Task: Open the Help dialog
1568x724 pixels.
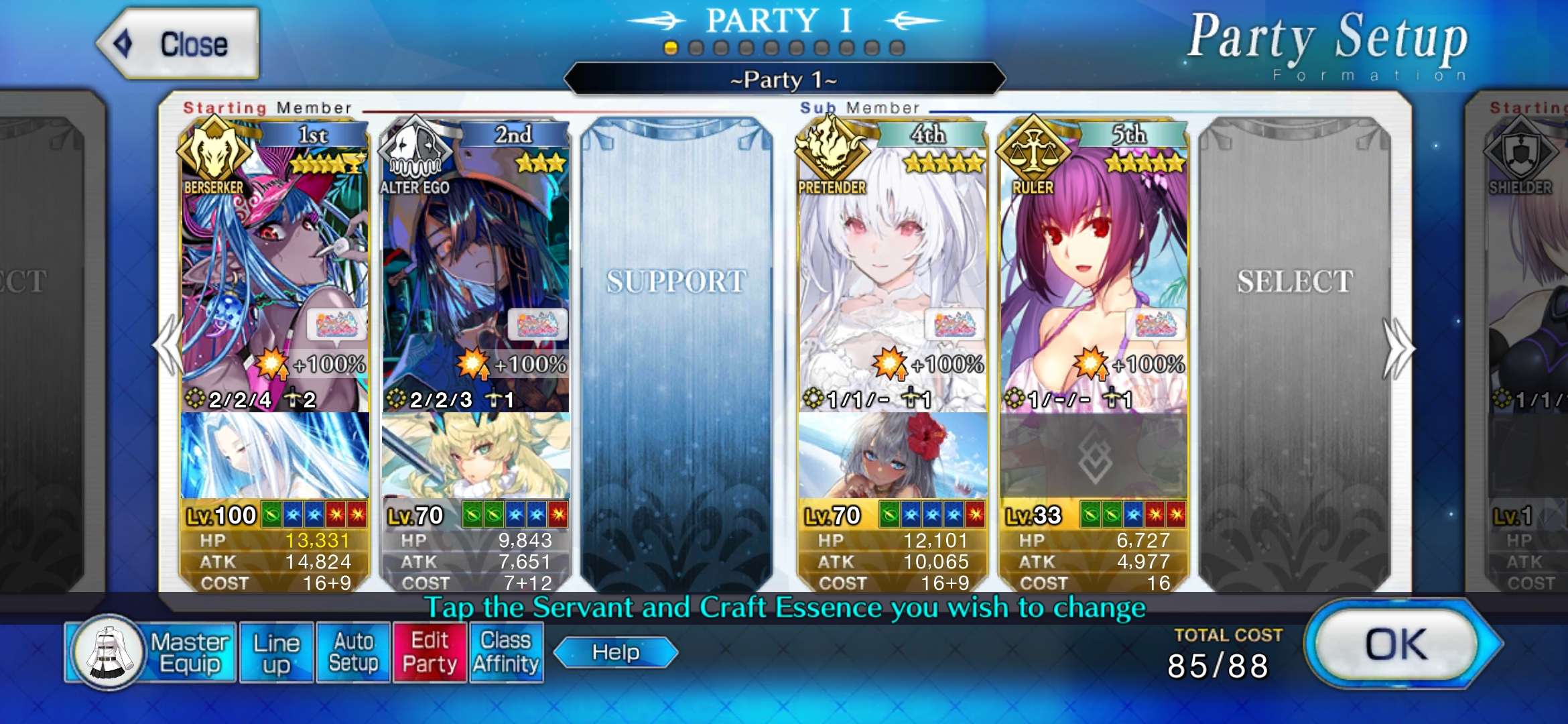Action: click(x=615, y=652)
